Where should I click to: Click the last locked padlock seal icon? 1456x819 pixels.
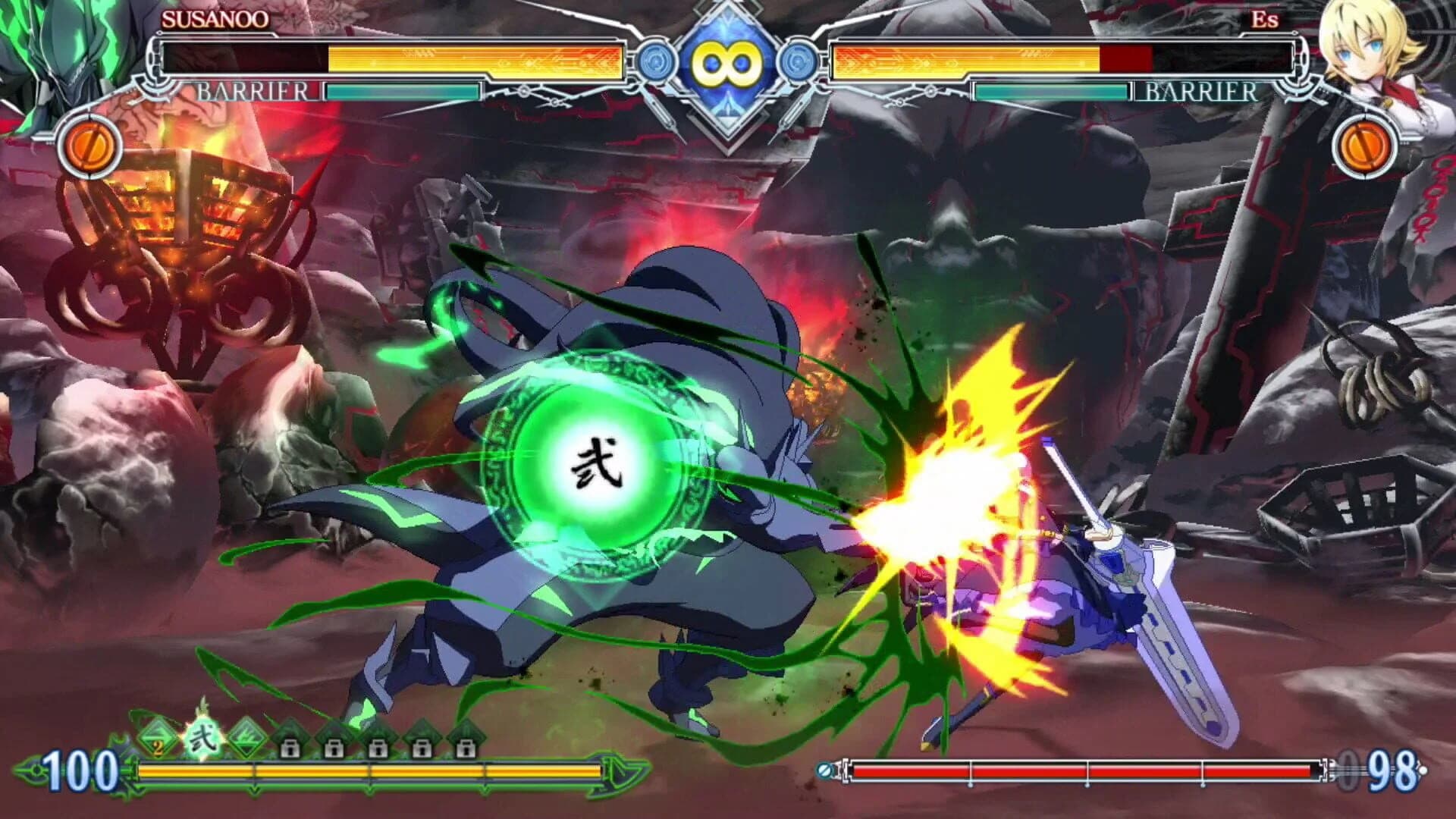pos(466,748)
